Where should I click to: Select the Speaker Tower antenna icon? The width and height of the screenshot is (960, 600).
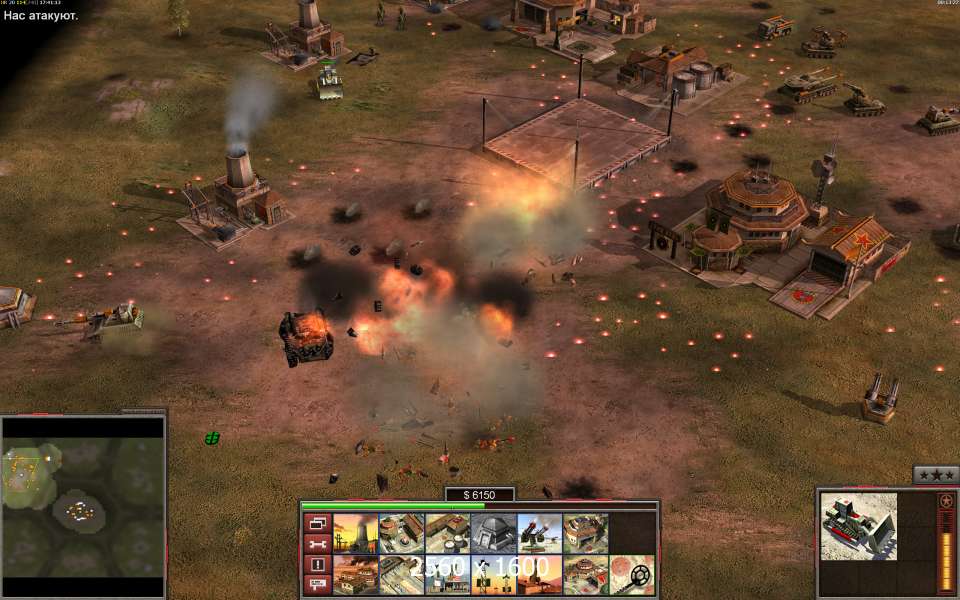tap(493, 575)
